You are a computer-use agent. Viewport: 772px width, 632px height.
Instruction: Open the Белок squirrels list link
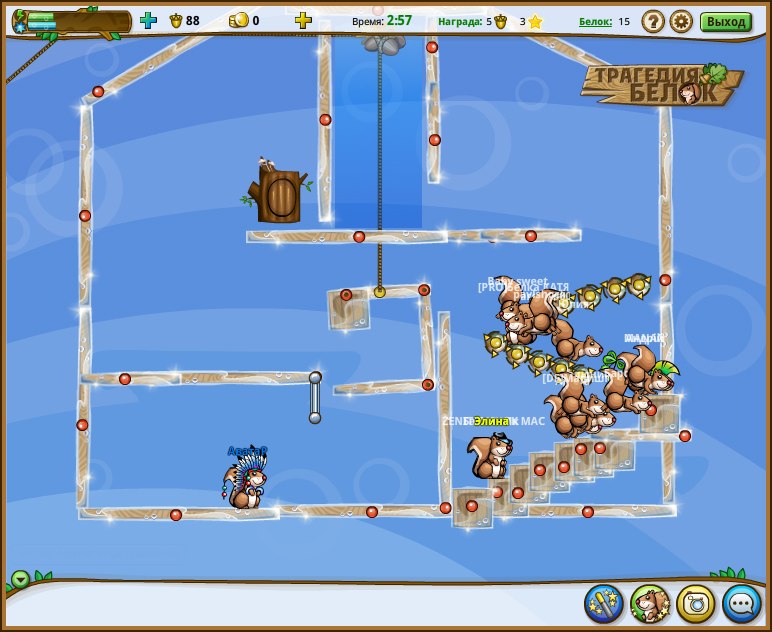coord(595,21)
